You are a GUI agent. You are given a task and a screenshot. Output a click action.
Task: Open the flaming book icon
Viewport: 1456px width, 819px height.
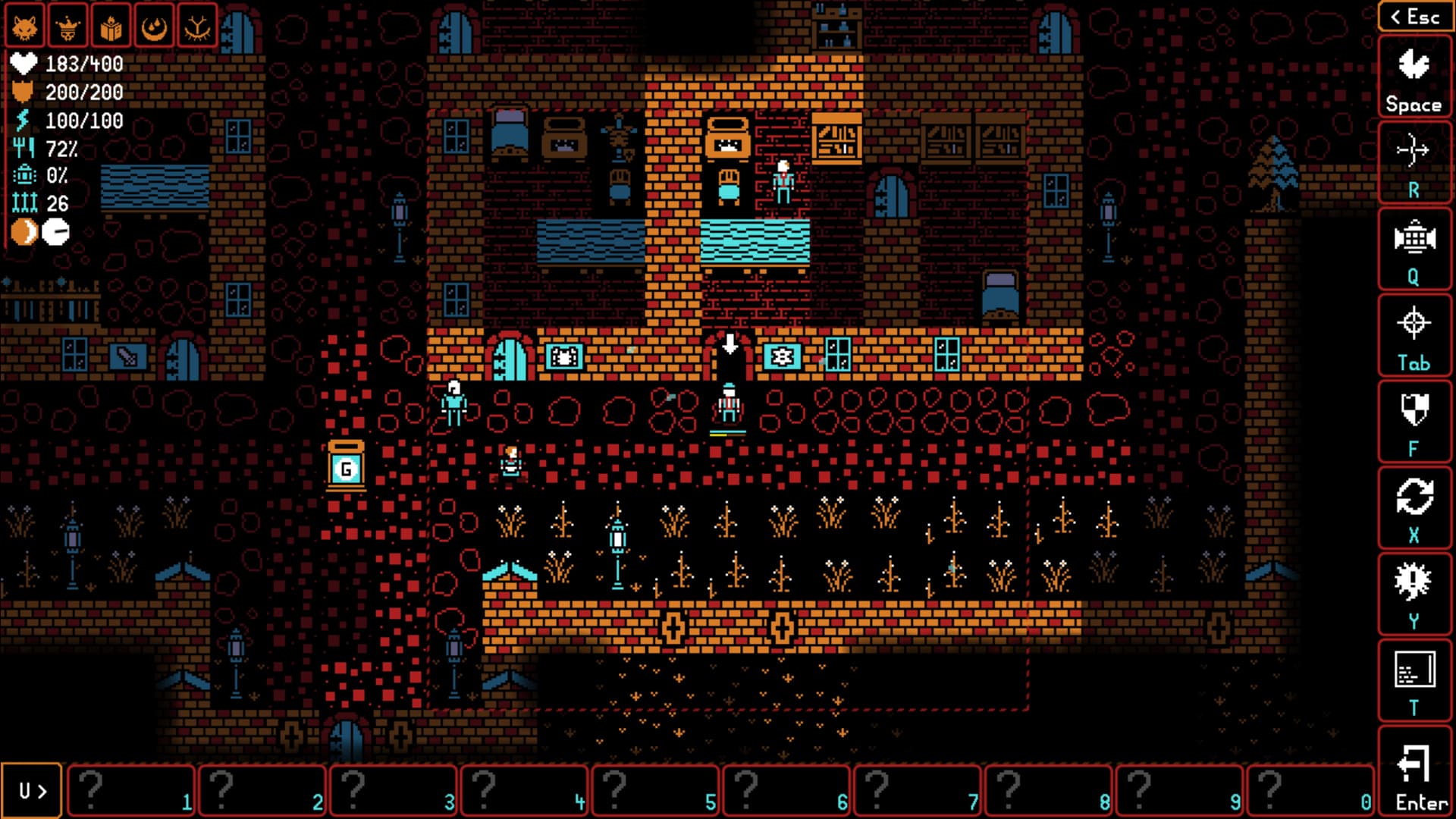point(111,27)
